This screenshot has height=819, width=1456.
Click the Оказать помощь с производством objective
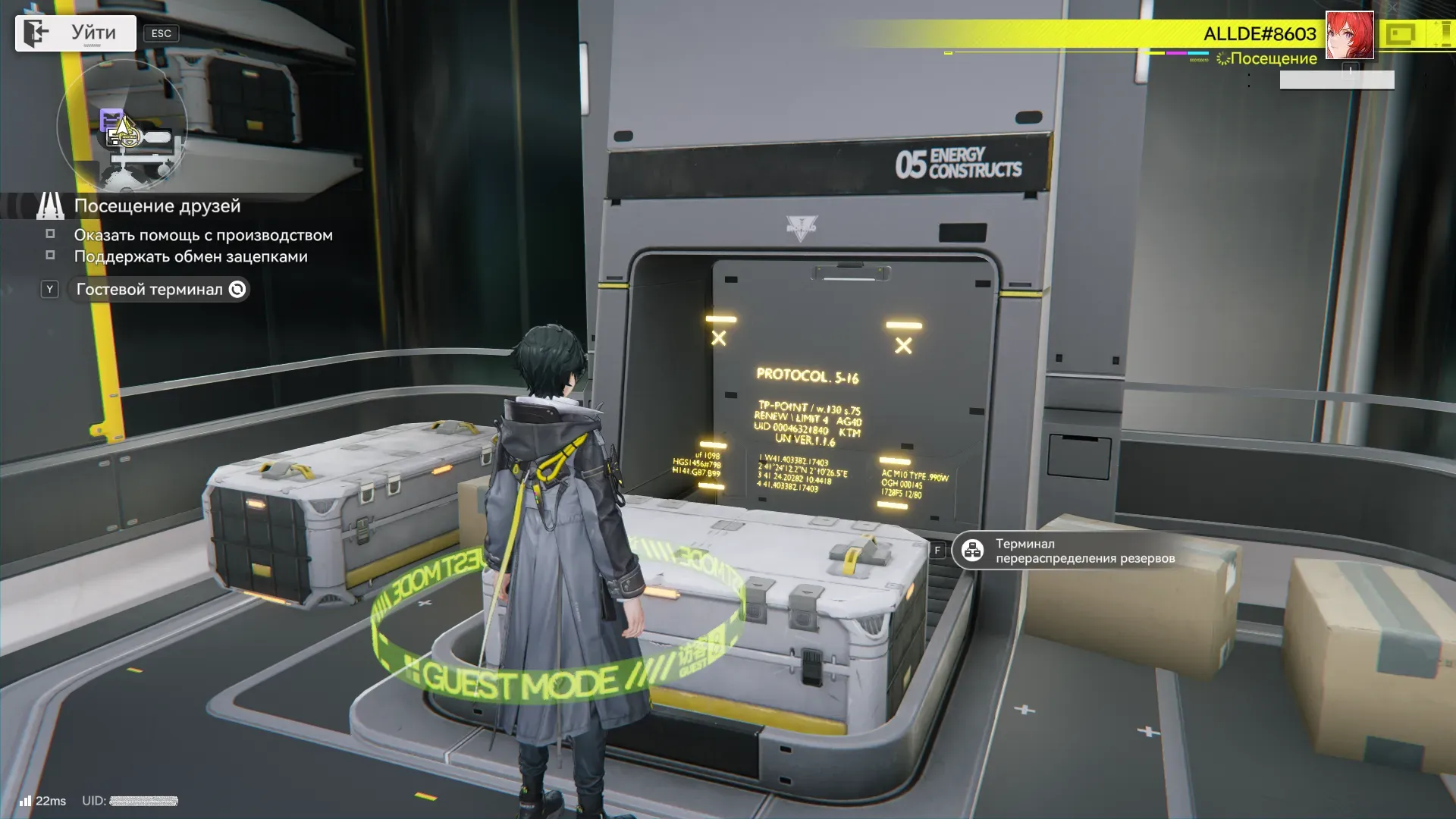[202, 235]
